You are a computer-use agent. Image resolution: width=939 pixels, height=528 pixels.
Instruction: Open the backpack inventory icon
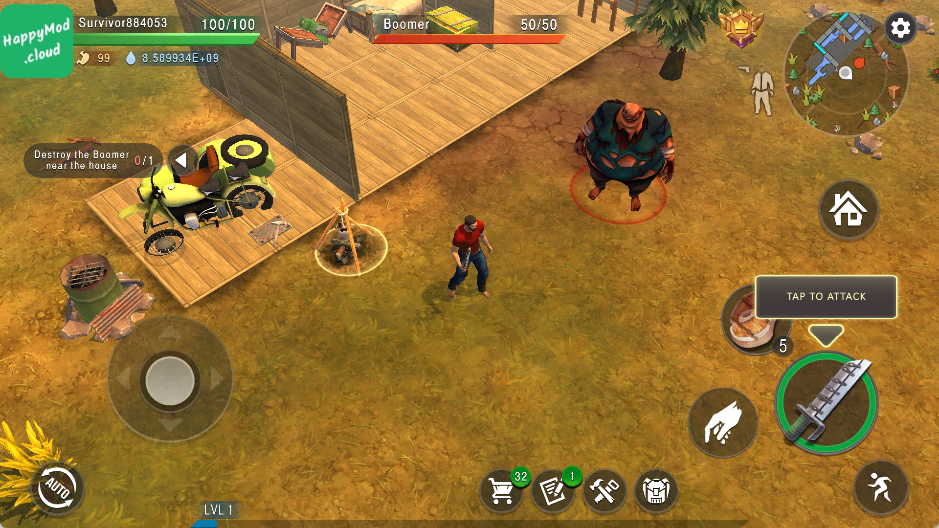[x=656, y=490]
